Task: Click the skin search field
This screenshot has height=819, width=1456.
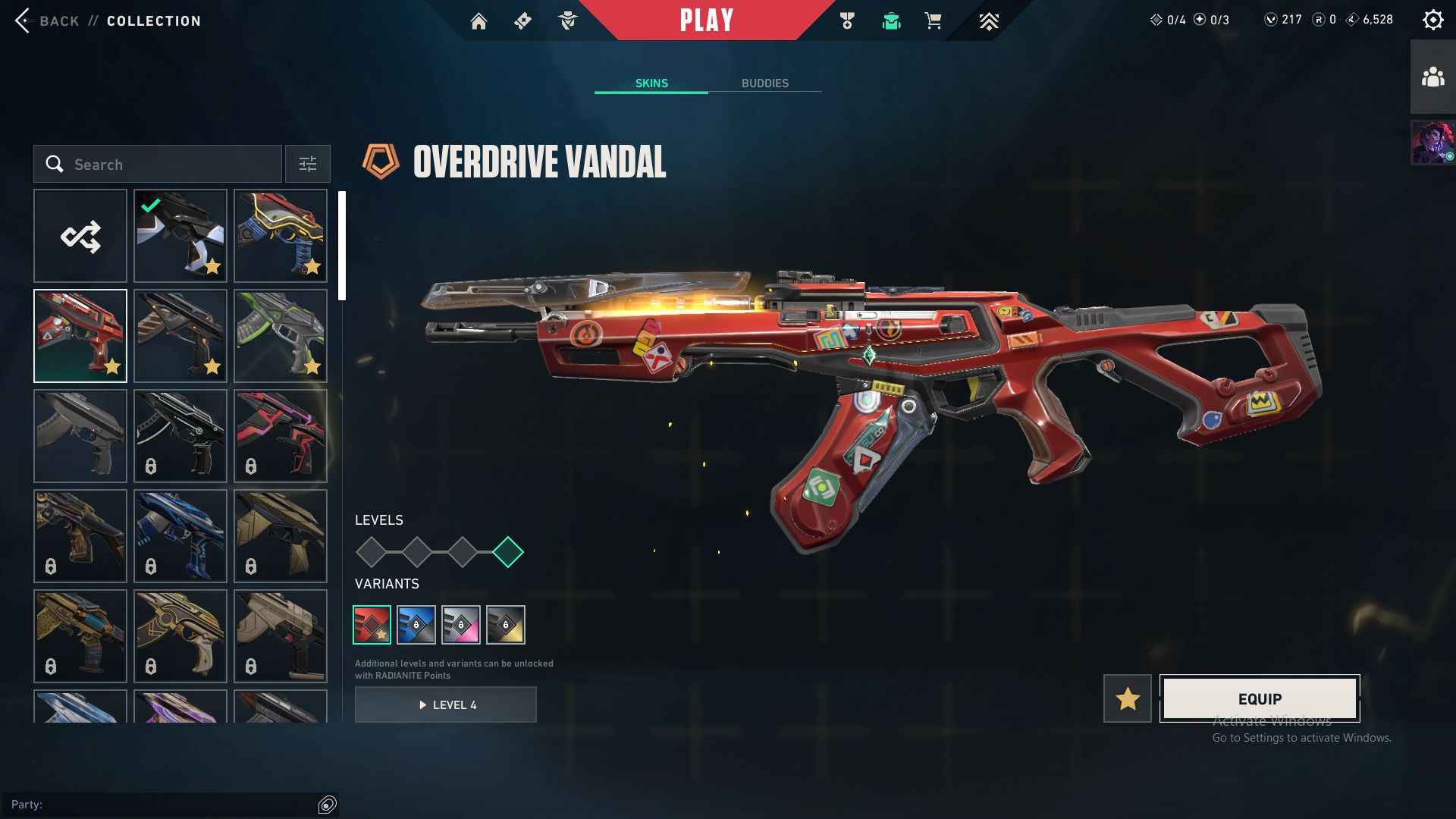Action: tap(167, 164)
